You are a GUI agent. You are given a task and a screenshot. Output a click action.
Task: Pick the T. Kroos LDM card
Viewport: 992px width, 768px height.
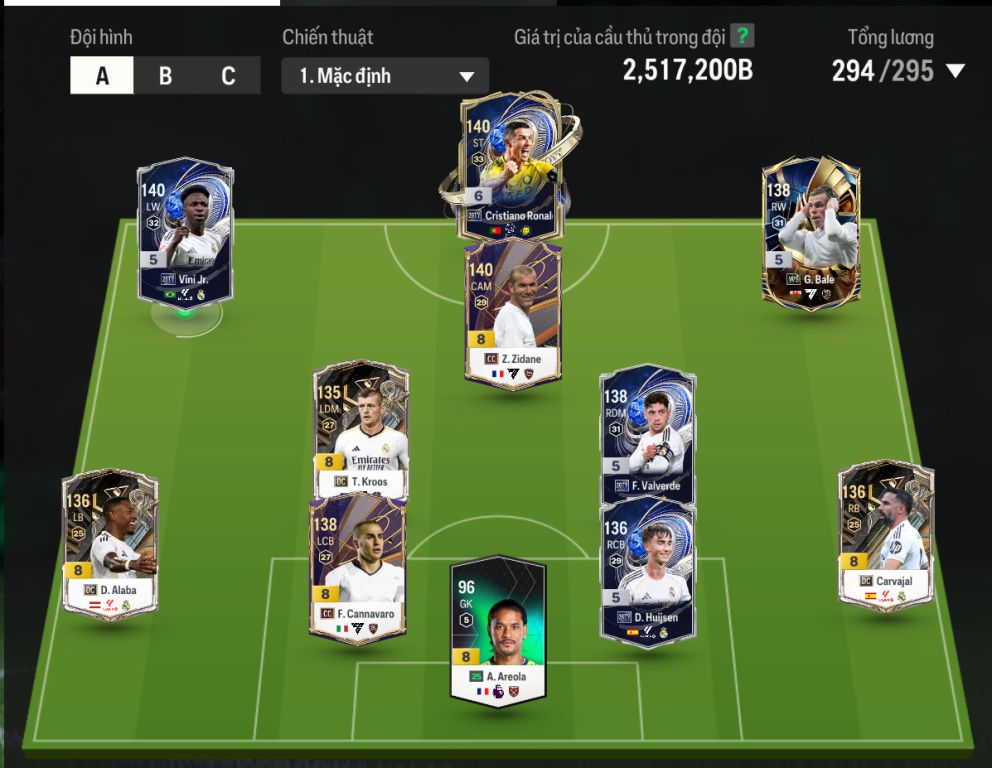pyautogui.click(x=360, y=430)
